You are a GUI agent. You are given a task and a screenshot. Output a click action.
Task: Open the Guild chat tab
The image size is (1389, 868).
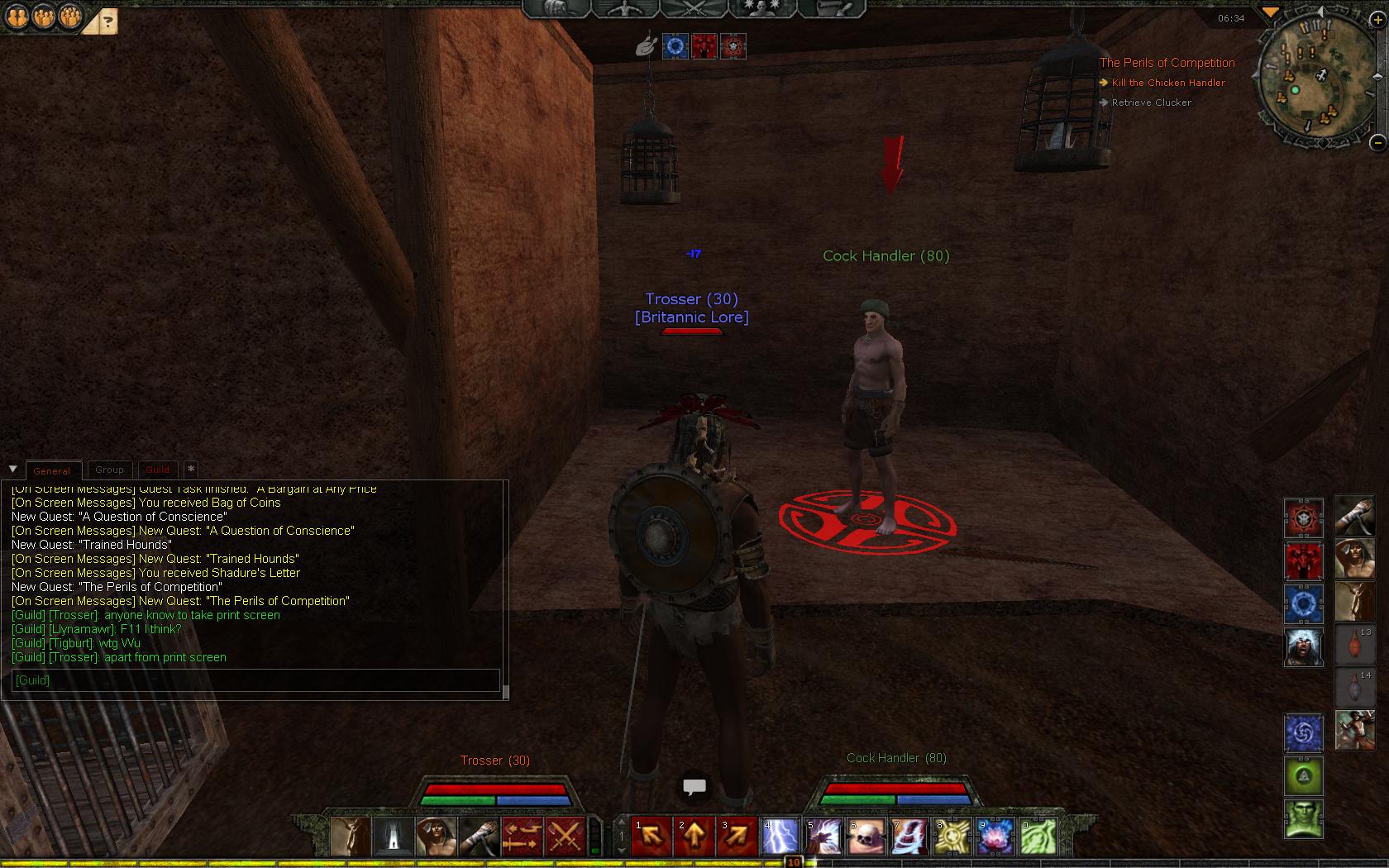(157, 470)
